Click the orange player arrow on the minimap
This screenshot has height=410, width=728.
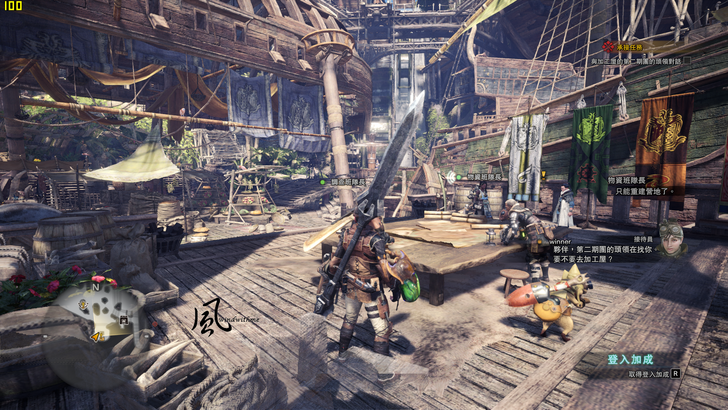coord(96,336)
